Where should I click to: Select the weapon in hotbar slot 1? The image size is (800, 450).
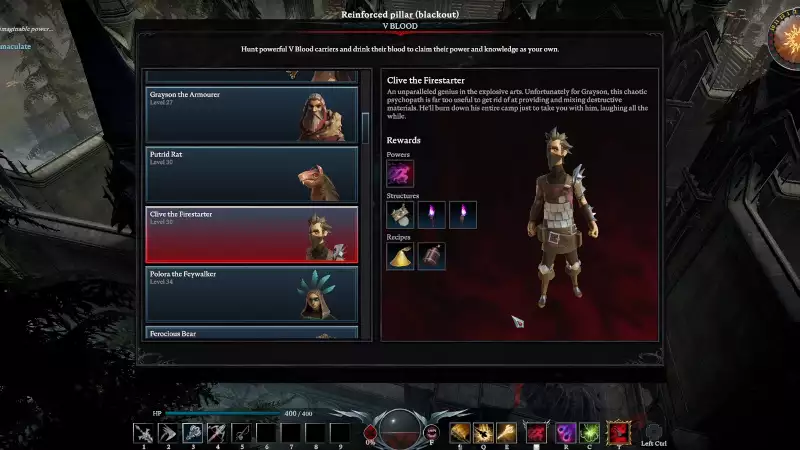pyautogui.click(x=145, y=432)
